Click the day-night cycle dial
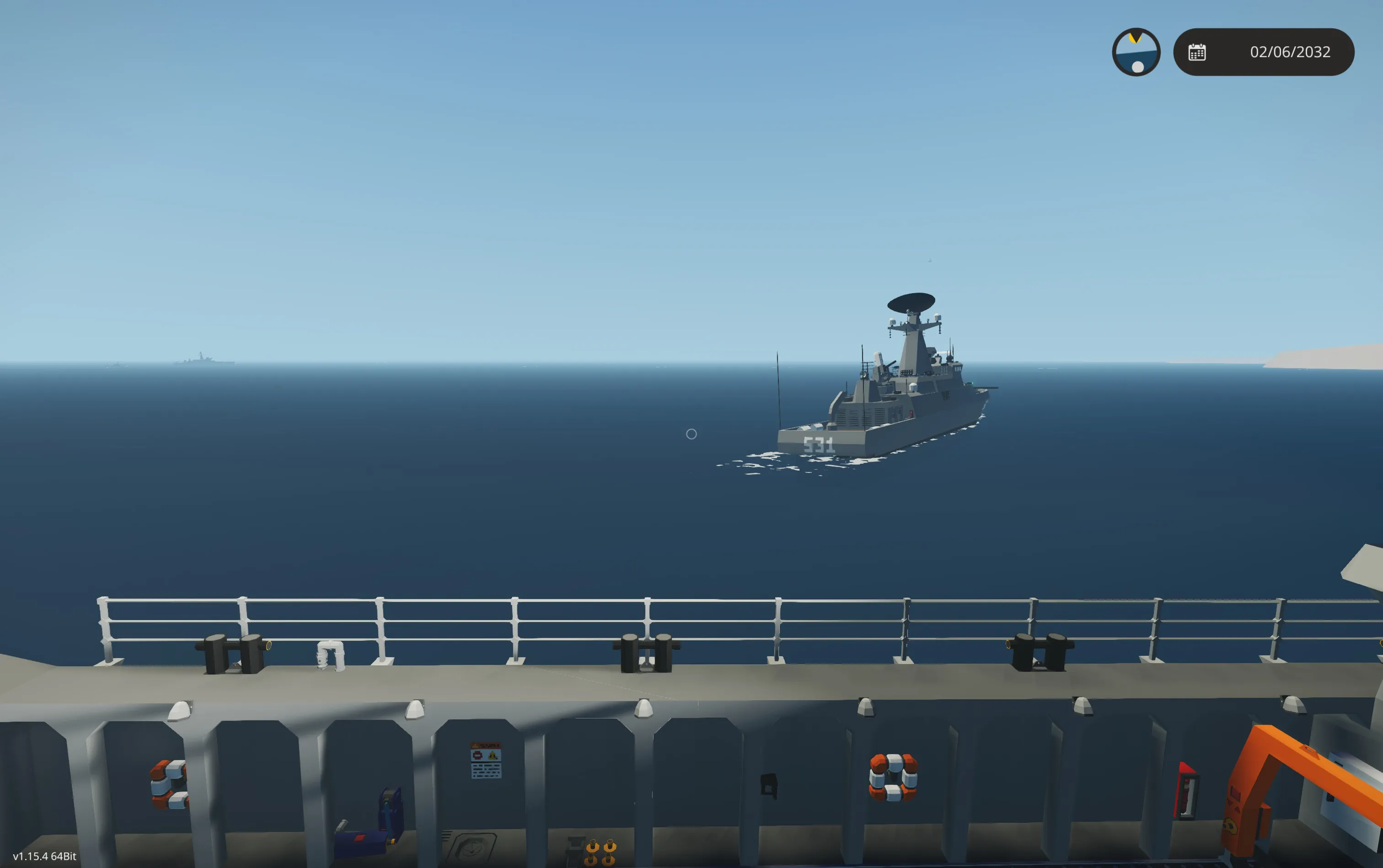The image size is (1383, 868). point(1136,52)
